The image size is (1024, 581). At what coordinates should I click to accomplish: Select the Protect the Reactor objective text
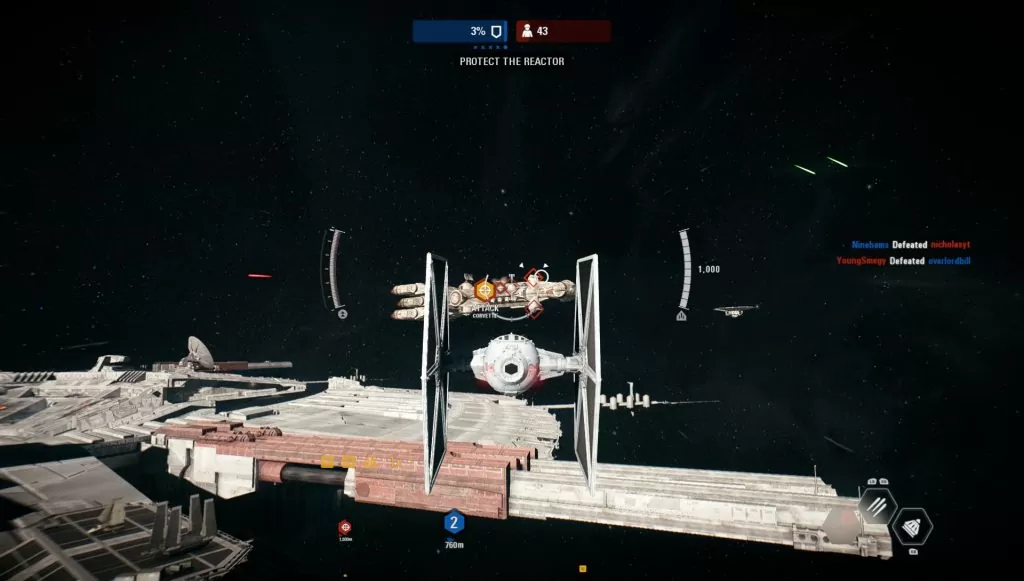pos(512,61)
